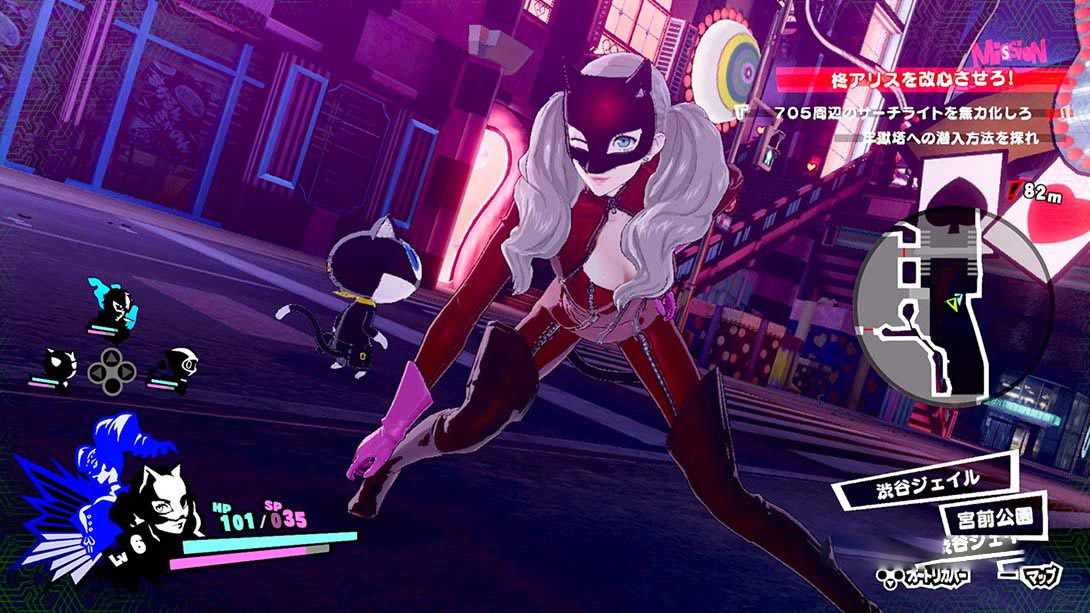Screen dimensions: 1090x613
Task: Click the 宮前公園 area label
Action: point(993,518)
